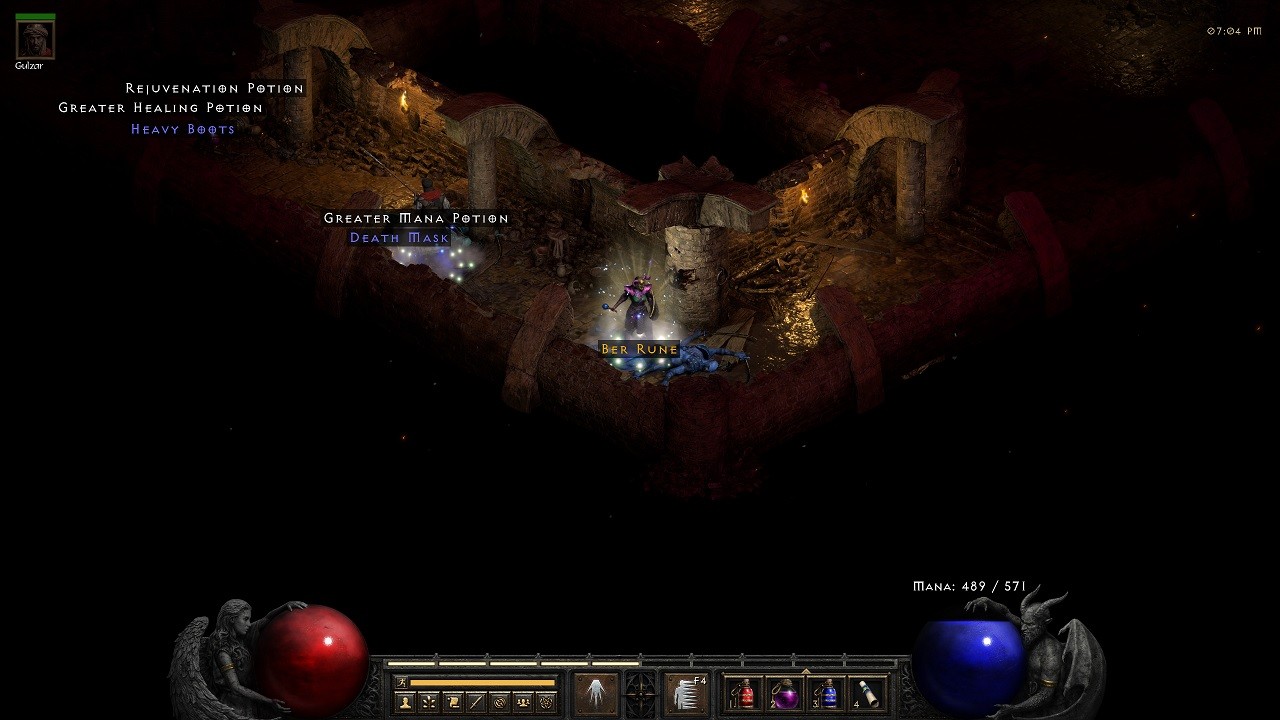Screen dimensions: 1280x720
Task: Open the skill tree button
Action: pyautogui.click(x=429, y=702)
